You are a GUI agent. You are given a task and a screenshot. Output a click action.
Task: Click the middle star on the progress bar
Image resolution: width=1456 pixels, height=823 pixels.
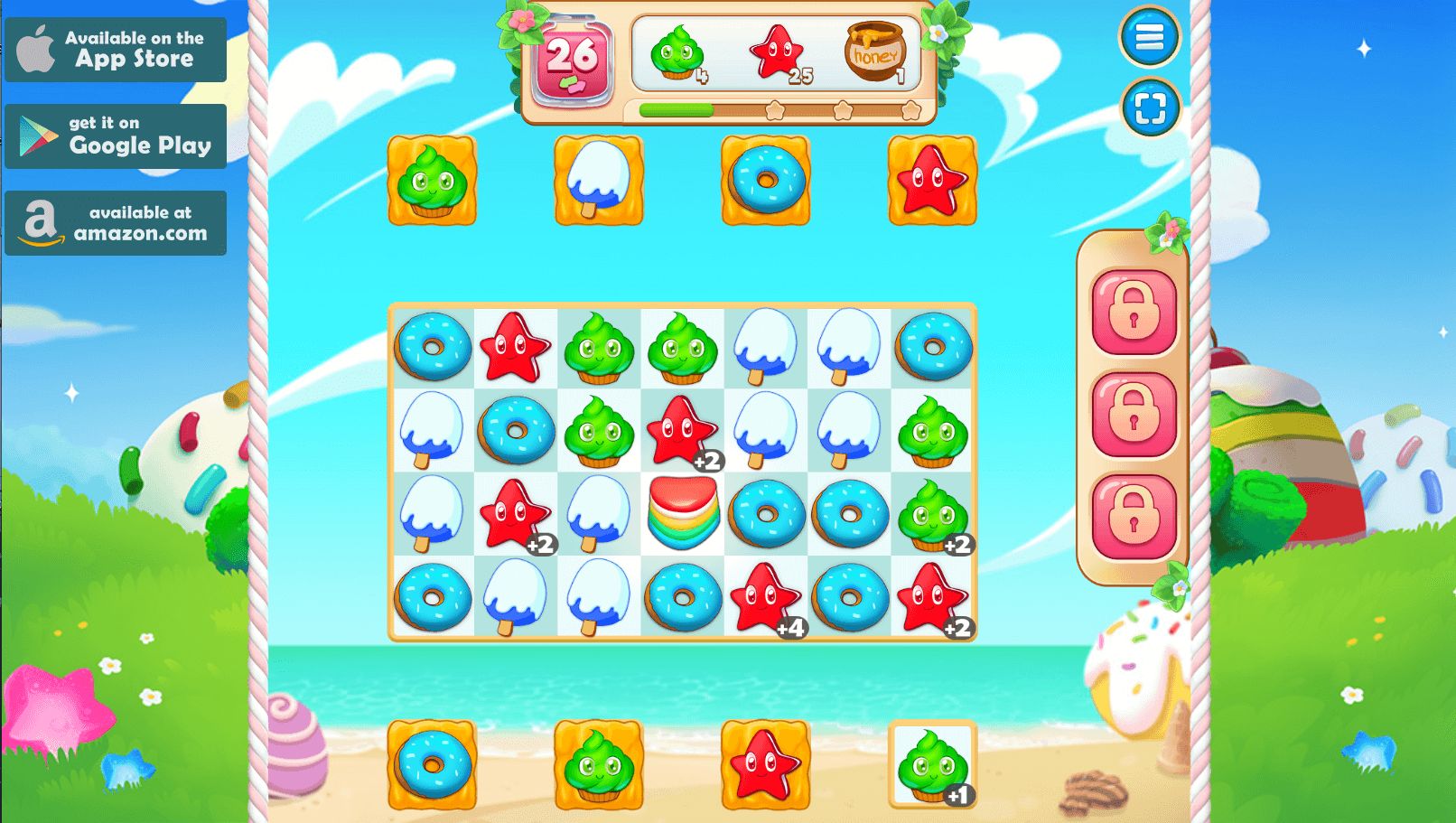tap(845, 108)
